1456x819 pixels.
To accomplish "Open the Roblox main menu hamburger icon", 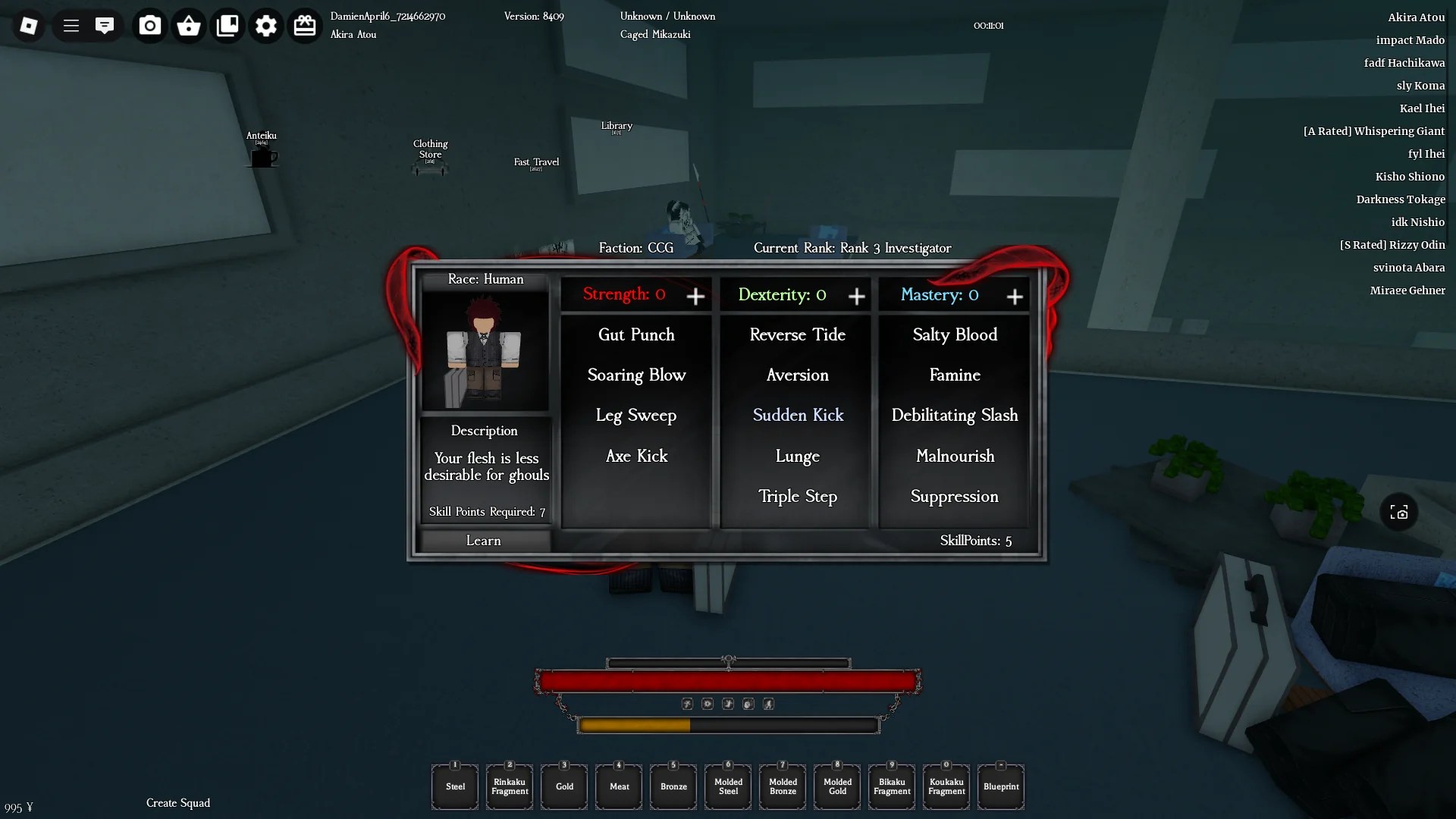I will coord(71,25).
